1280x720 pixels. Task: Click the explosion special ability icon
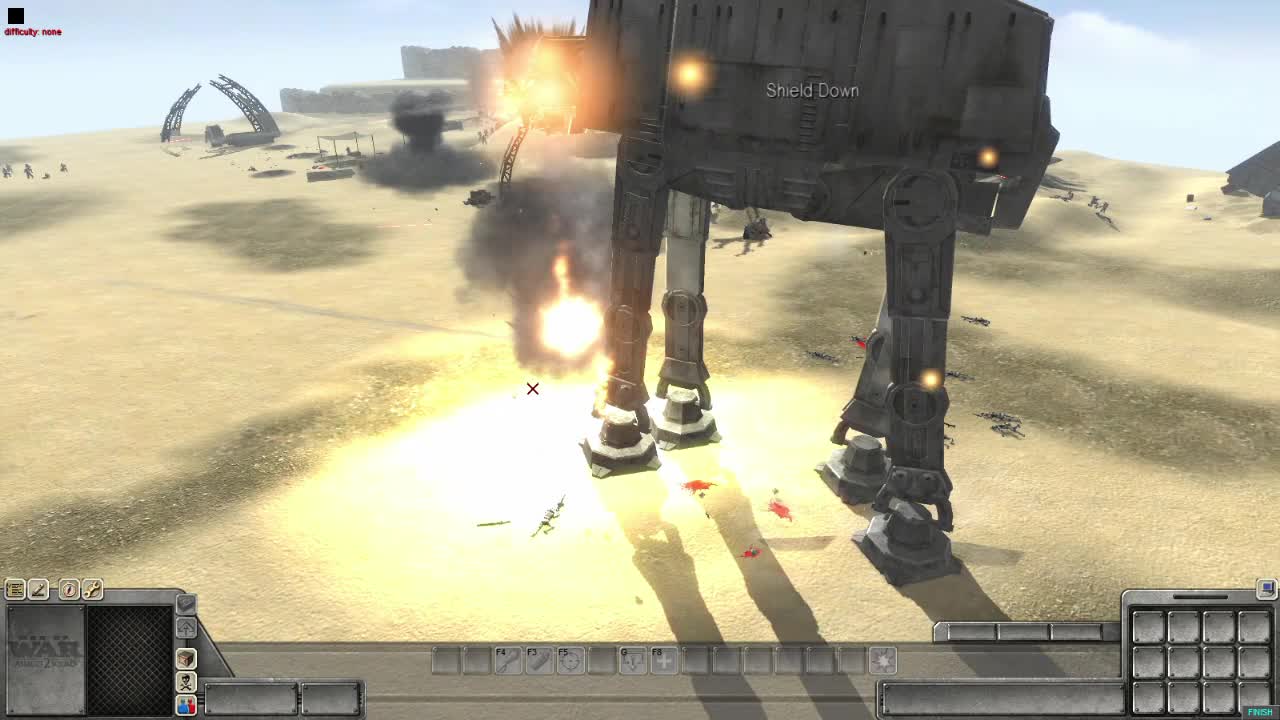click(x=883, y=660)
